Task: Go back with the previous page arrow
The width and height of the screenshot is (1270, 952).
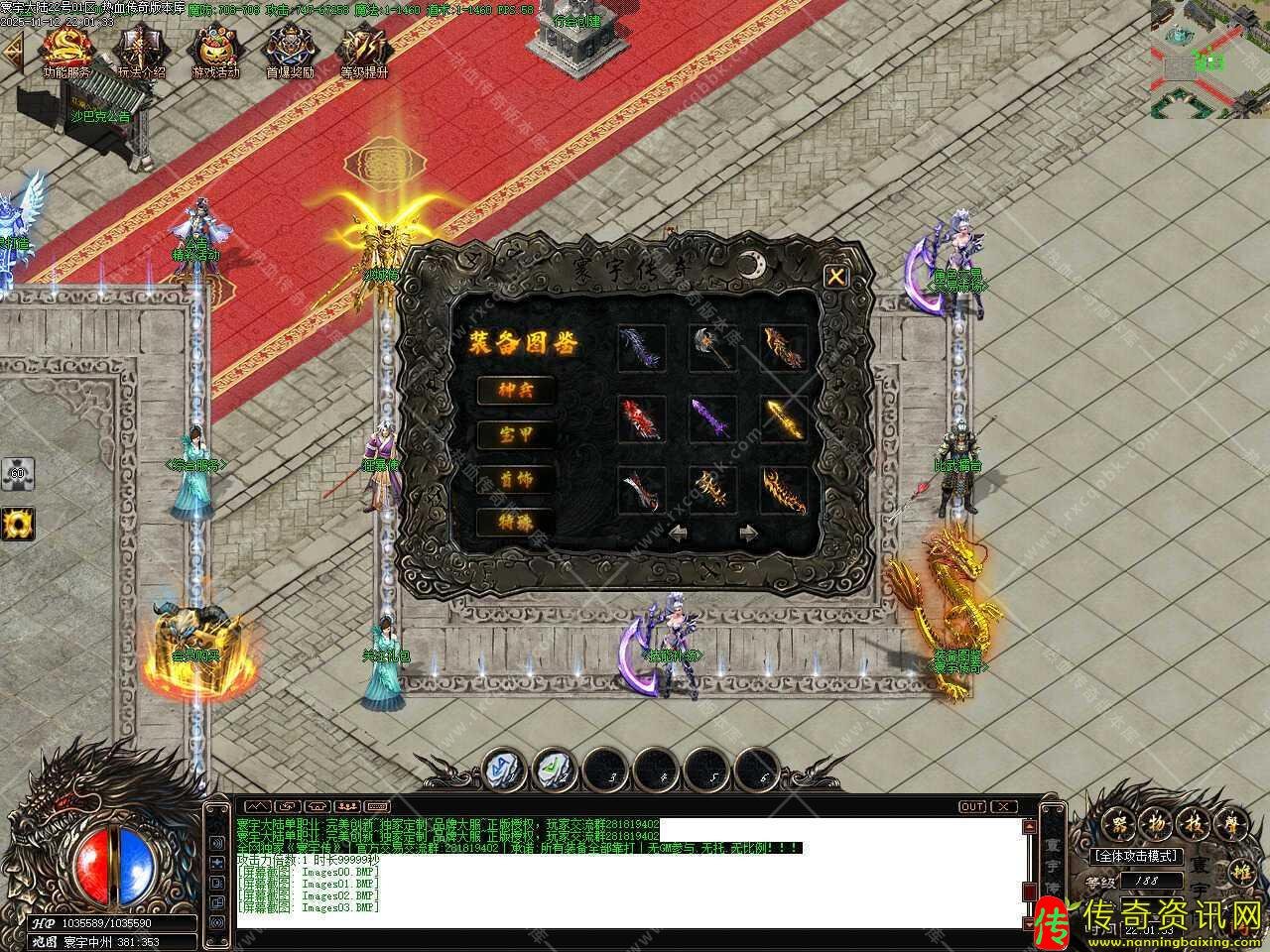Action: 680,534
